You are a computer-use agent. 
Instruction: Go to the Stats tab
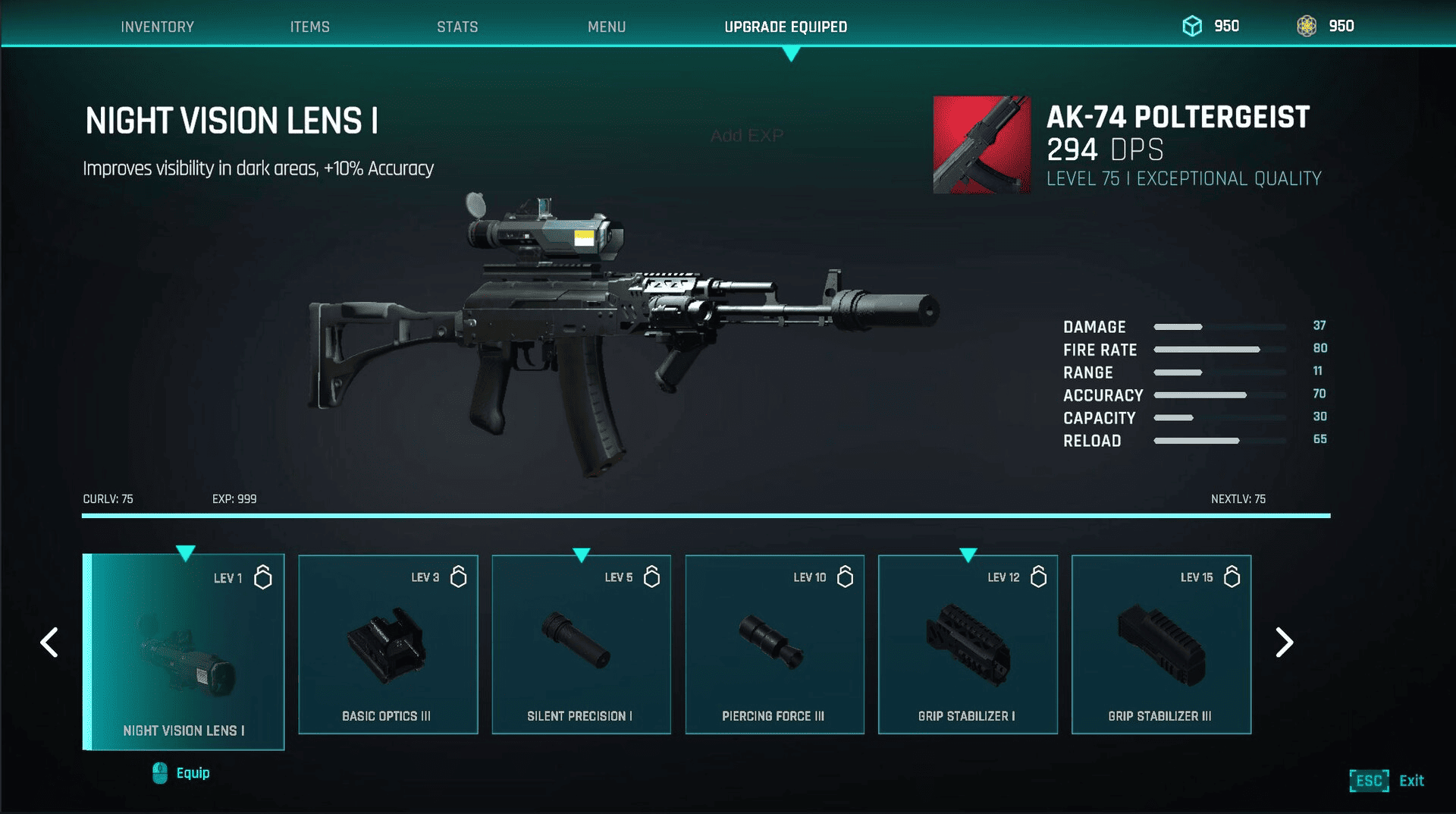pos(457,27)
